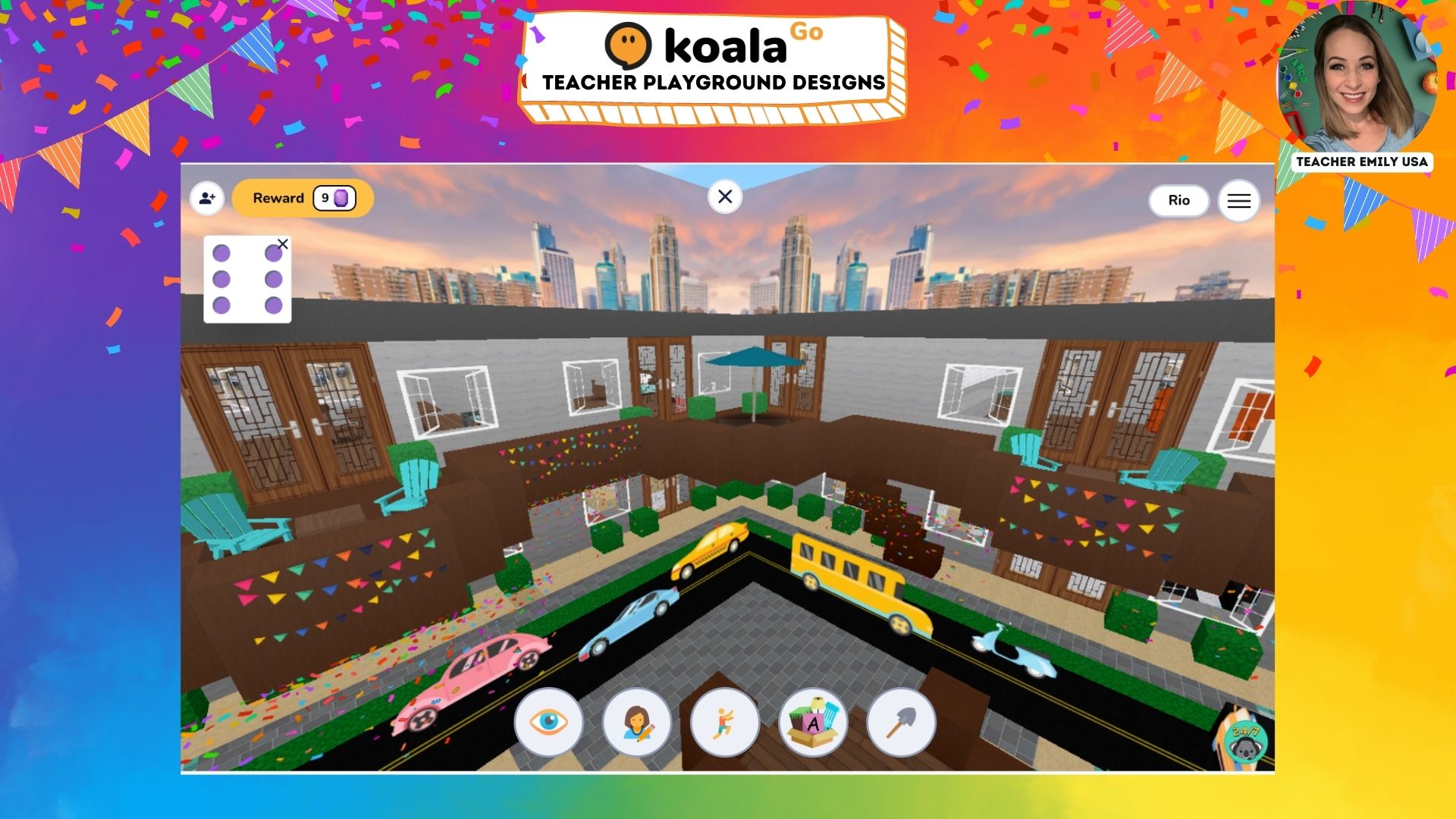Close the dice panel with its X

pos(284,243)
